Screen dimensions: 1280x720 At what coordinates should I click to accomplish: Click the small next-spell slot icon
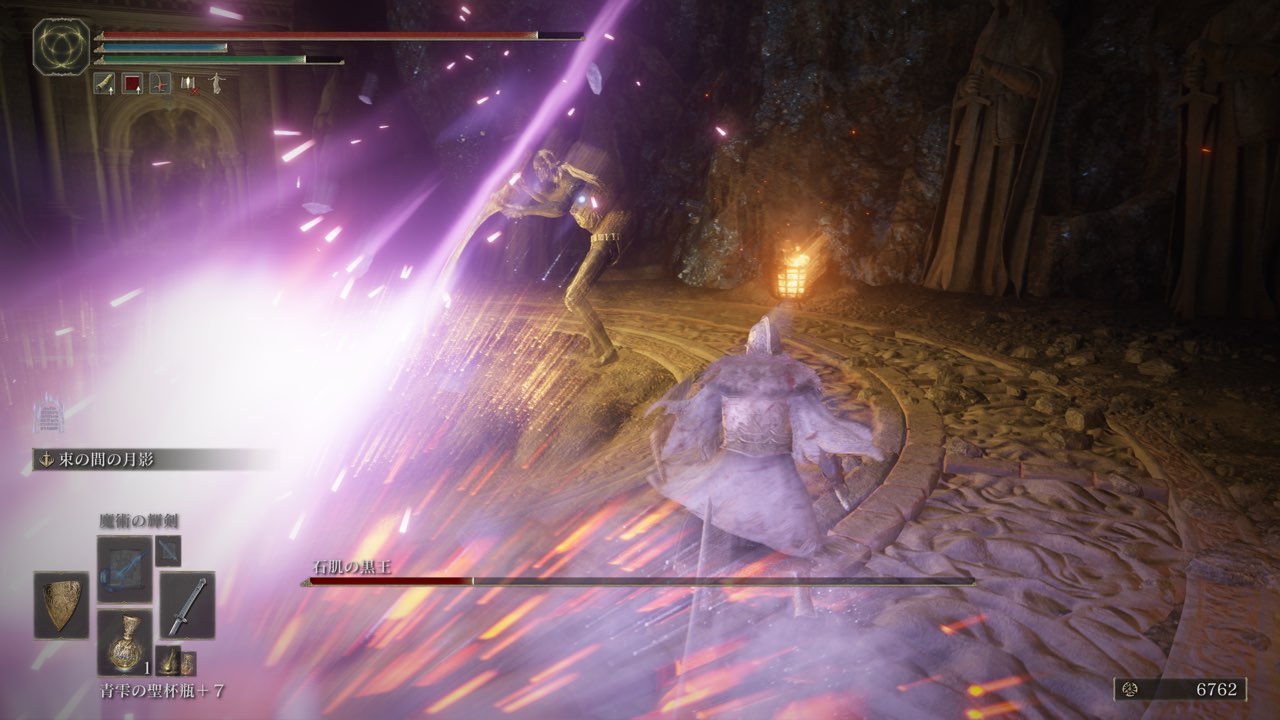click(167, 550)
